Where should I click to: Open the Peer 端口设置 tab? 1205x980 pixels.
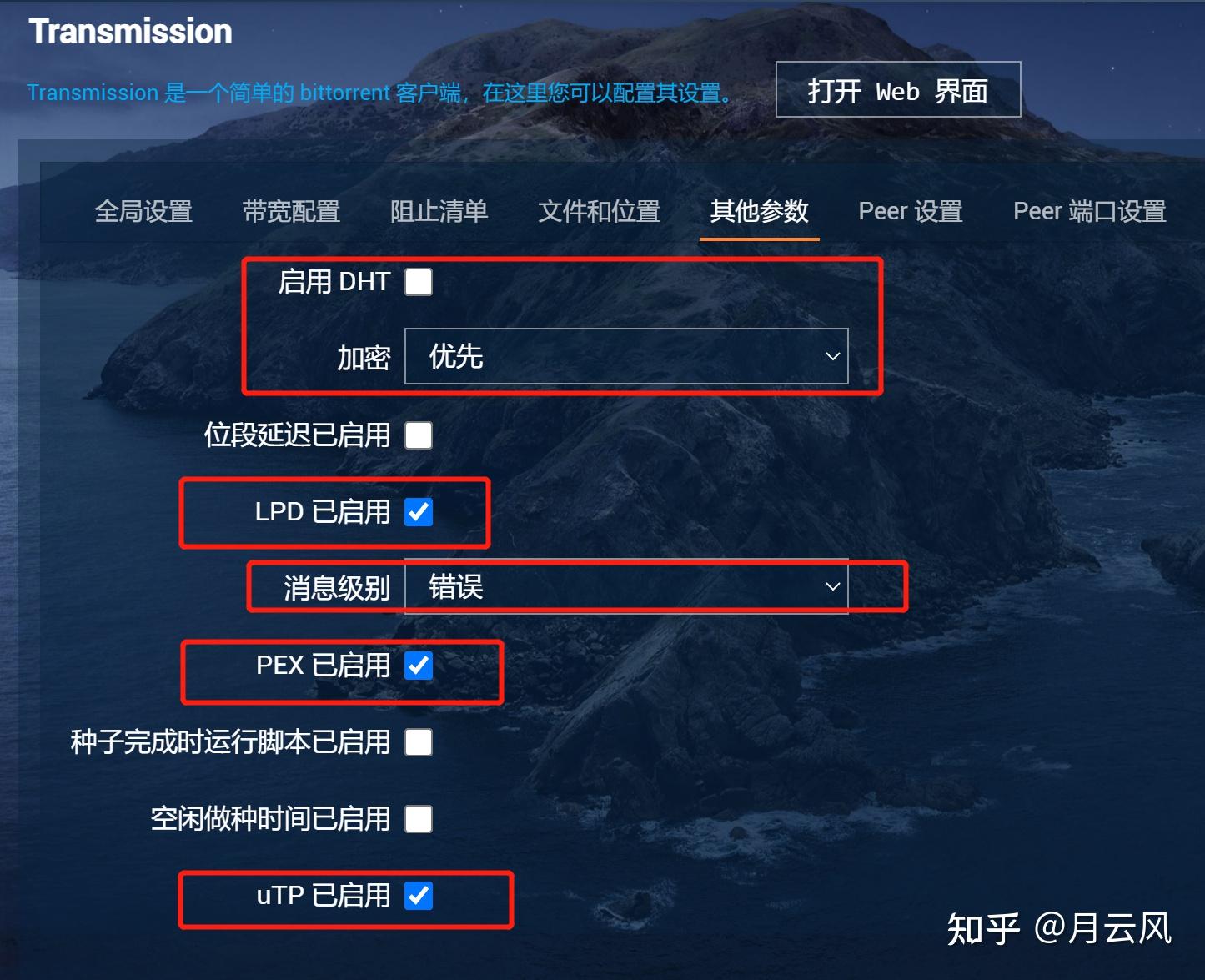pos(1088,211)
